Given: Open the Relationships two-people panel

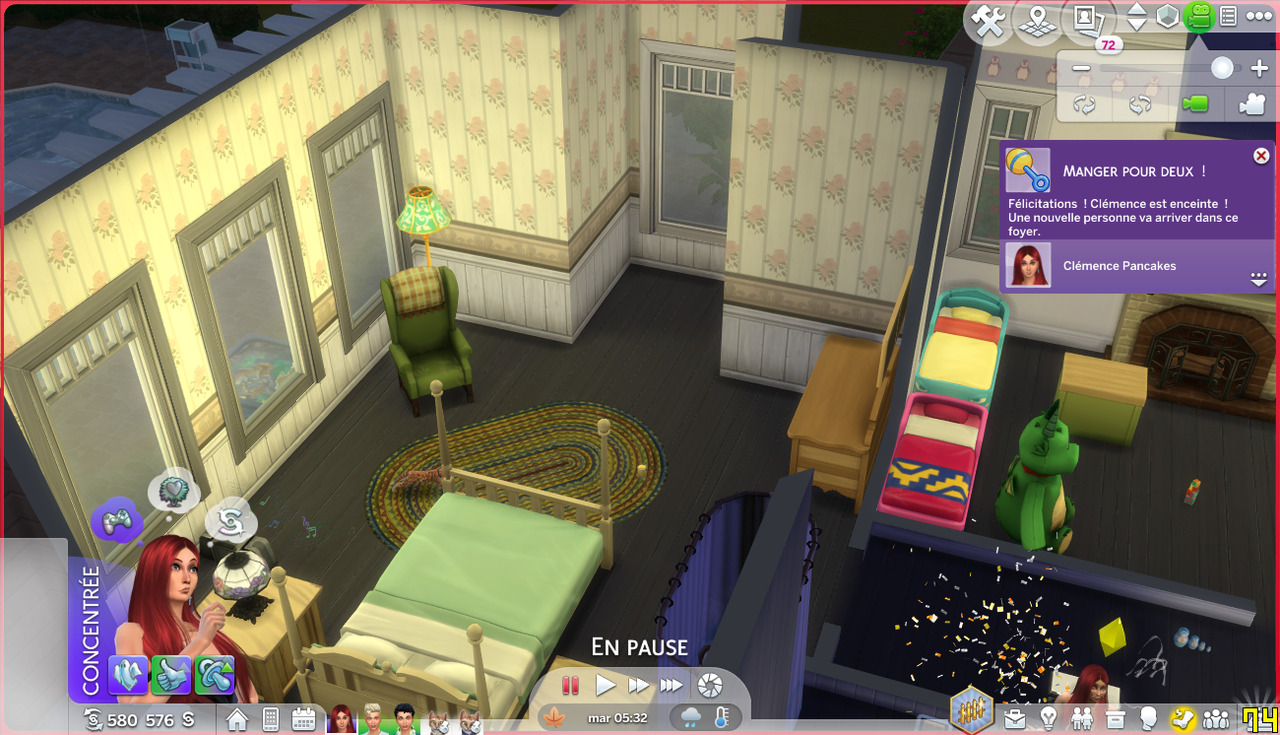Looking at the screenshot, I should (x=1082, y=718).
